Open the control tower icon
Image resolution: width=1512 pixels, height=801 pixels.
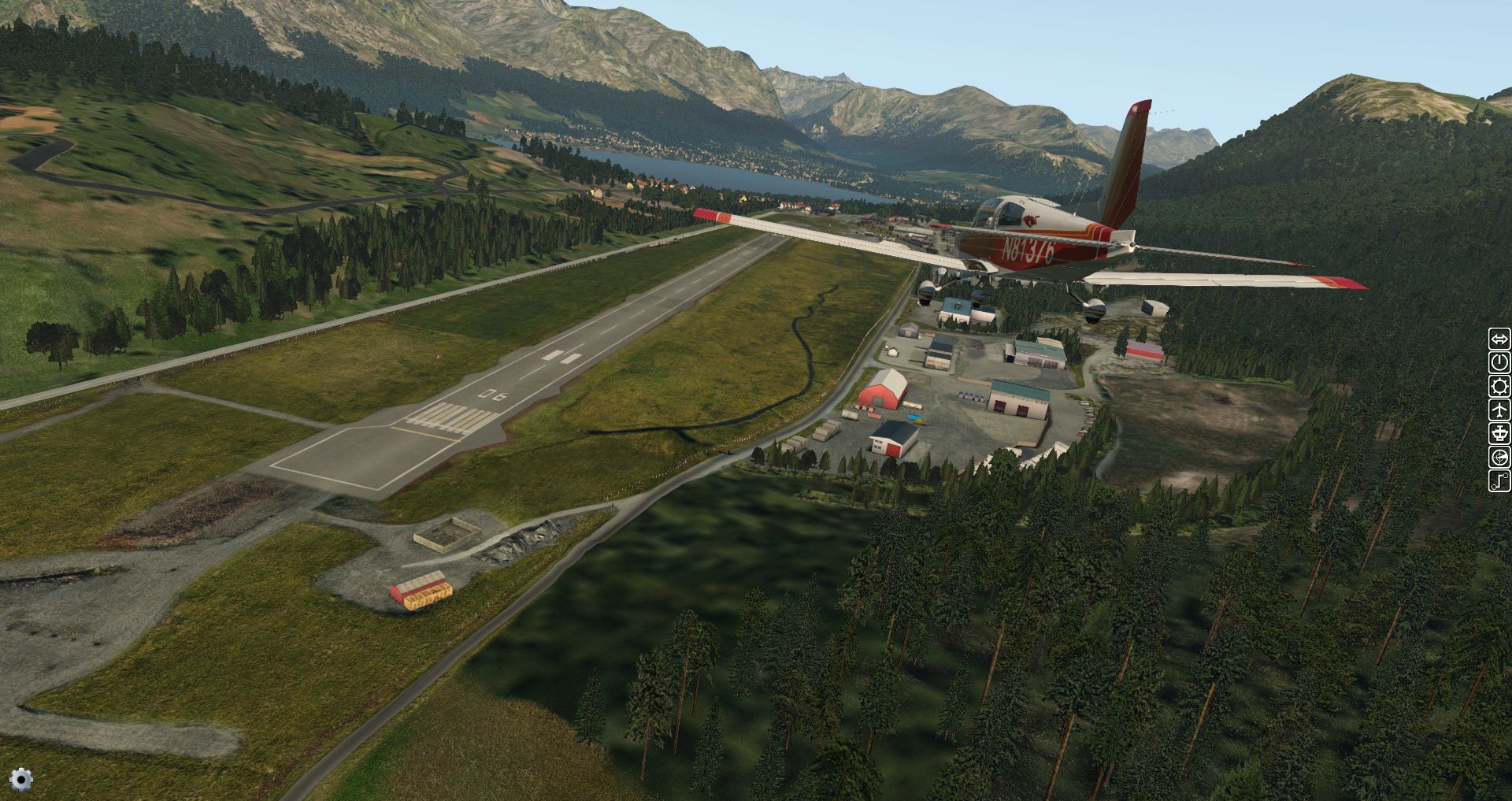[x=1499, y=433]
